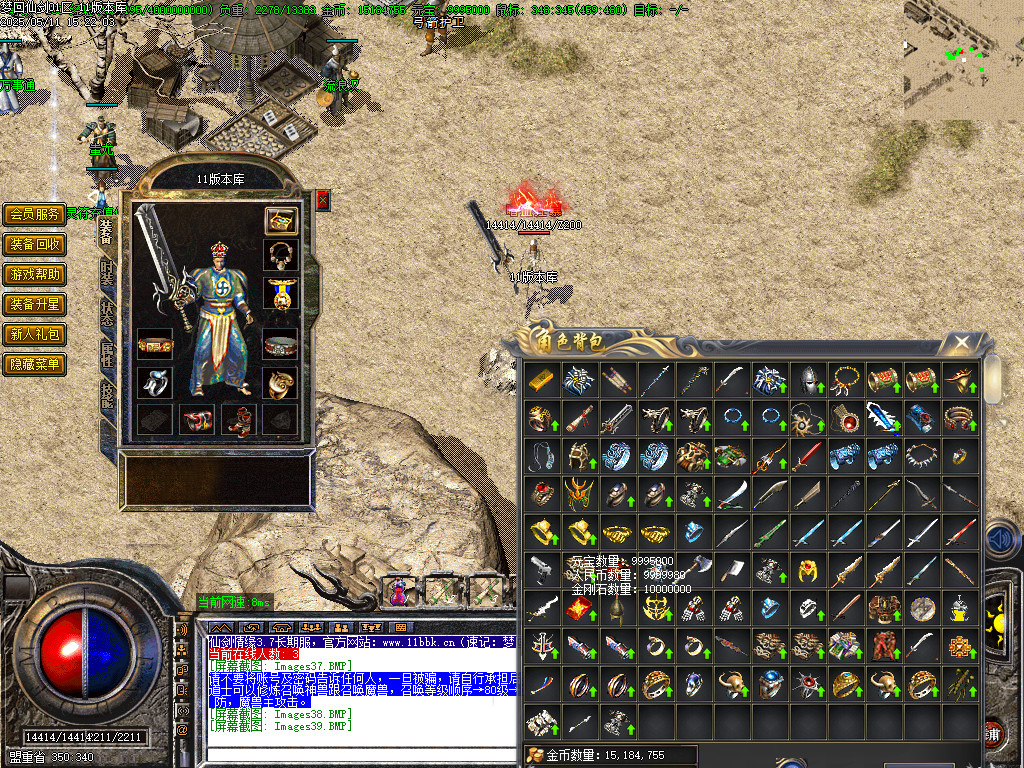Select the treasure chest equipment slot
Viewport: 1024px width, 768px height.
pos(281,220)
